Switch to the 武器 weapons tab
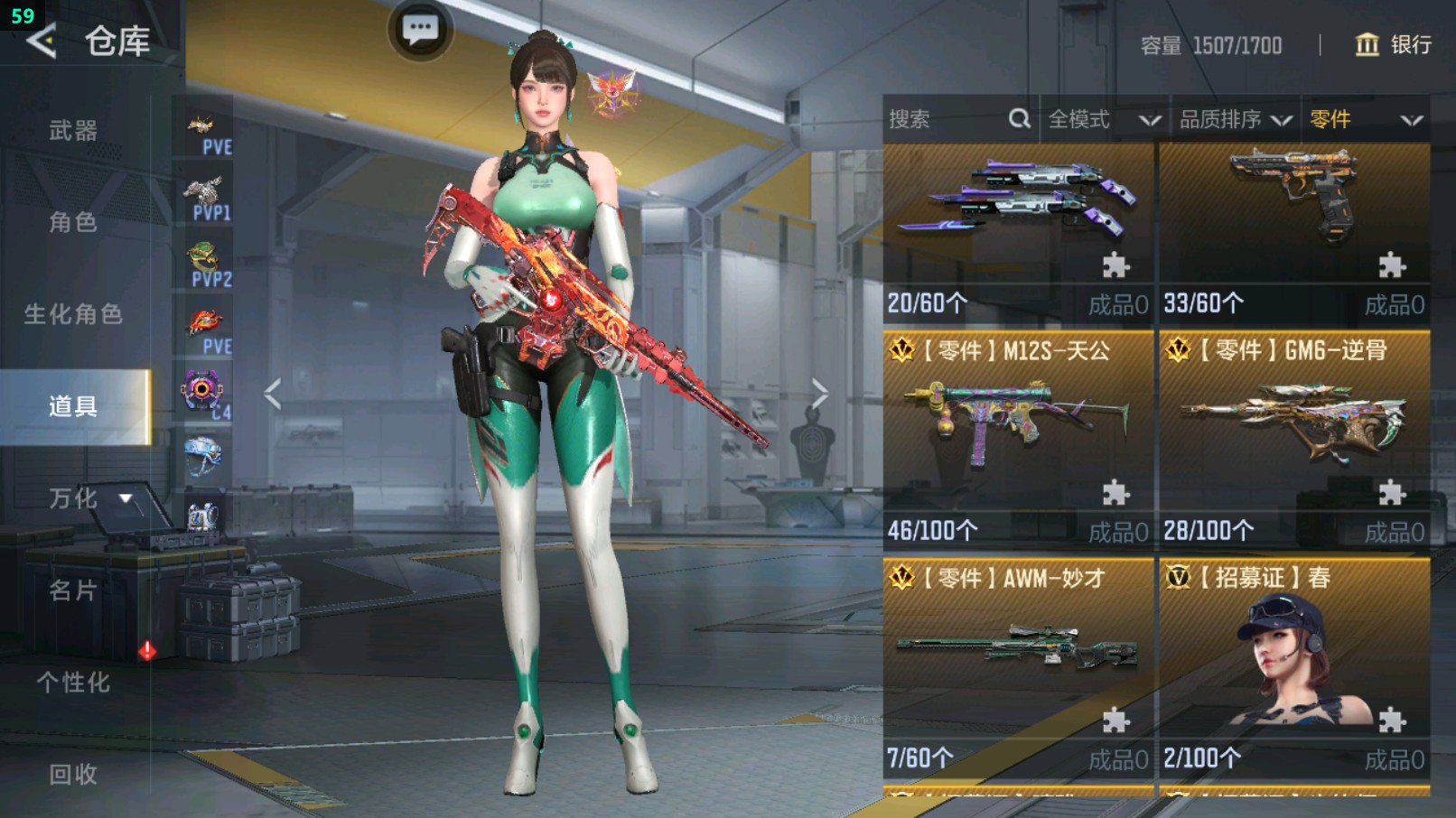Viewport: 1456px width, 818px height. pos(73,131)
